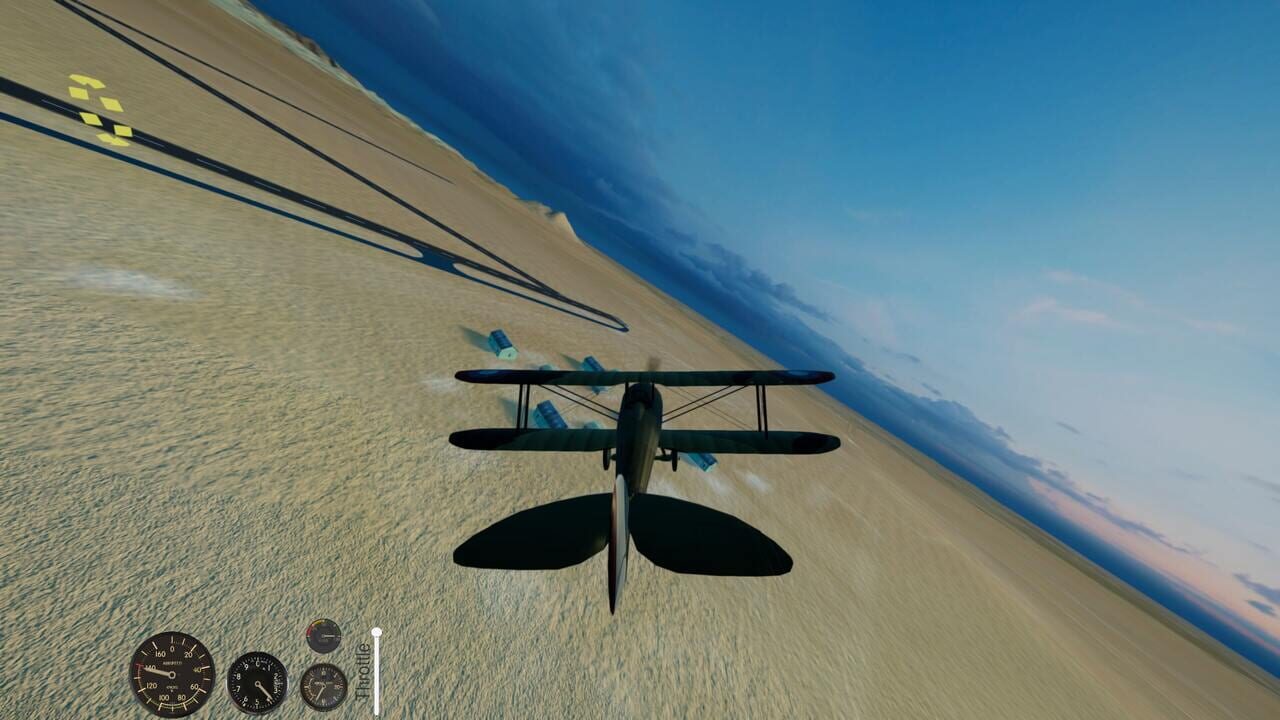Click the airspeed indicator gauge
The width and height of the screenshot is (1280, 720).
point(172,675)
